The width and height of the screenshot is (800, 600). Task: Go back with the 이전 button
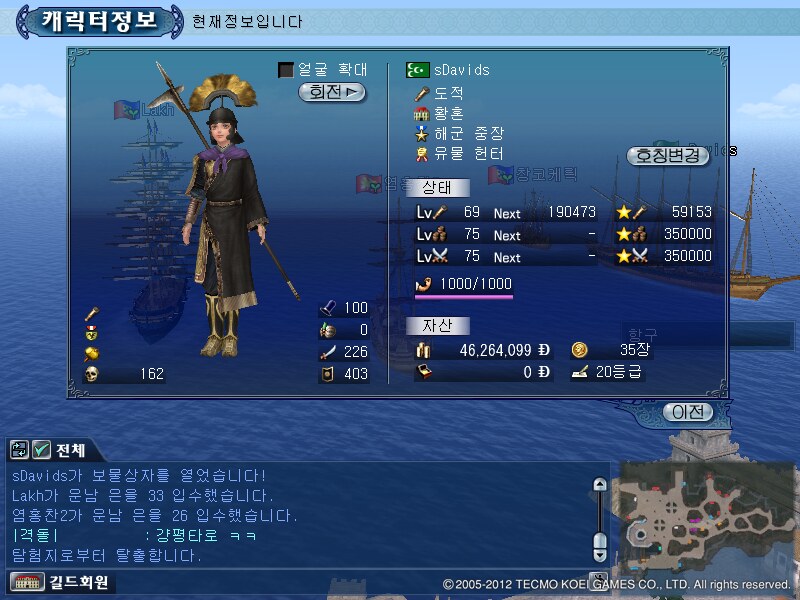pos(688,412)
